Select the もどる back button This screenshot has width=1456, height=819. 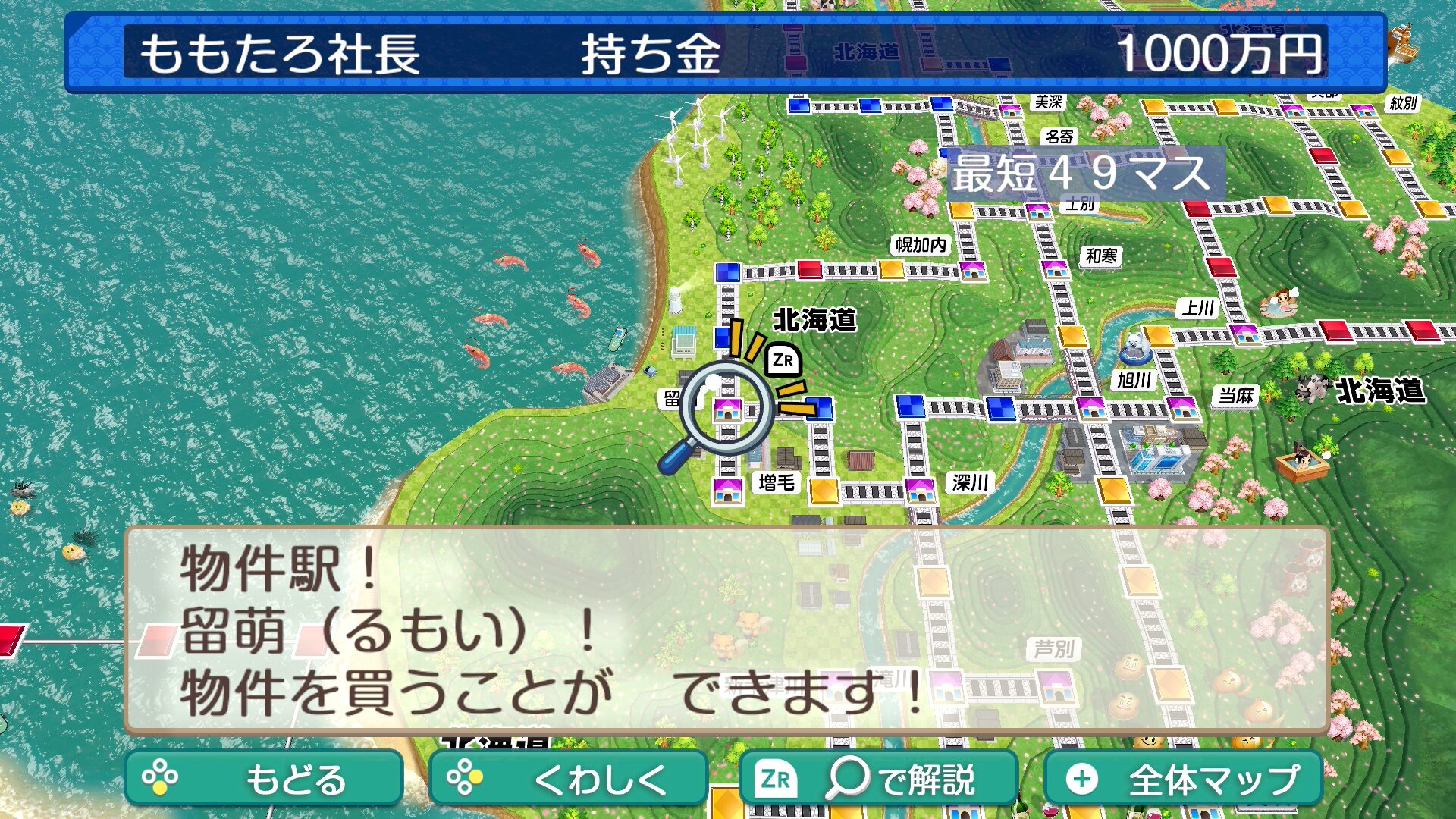pyautogui.click(x=263, y=778)
